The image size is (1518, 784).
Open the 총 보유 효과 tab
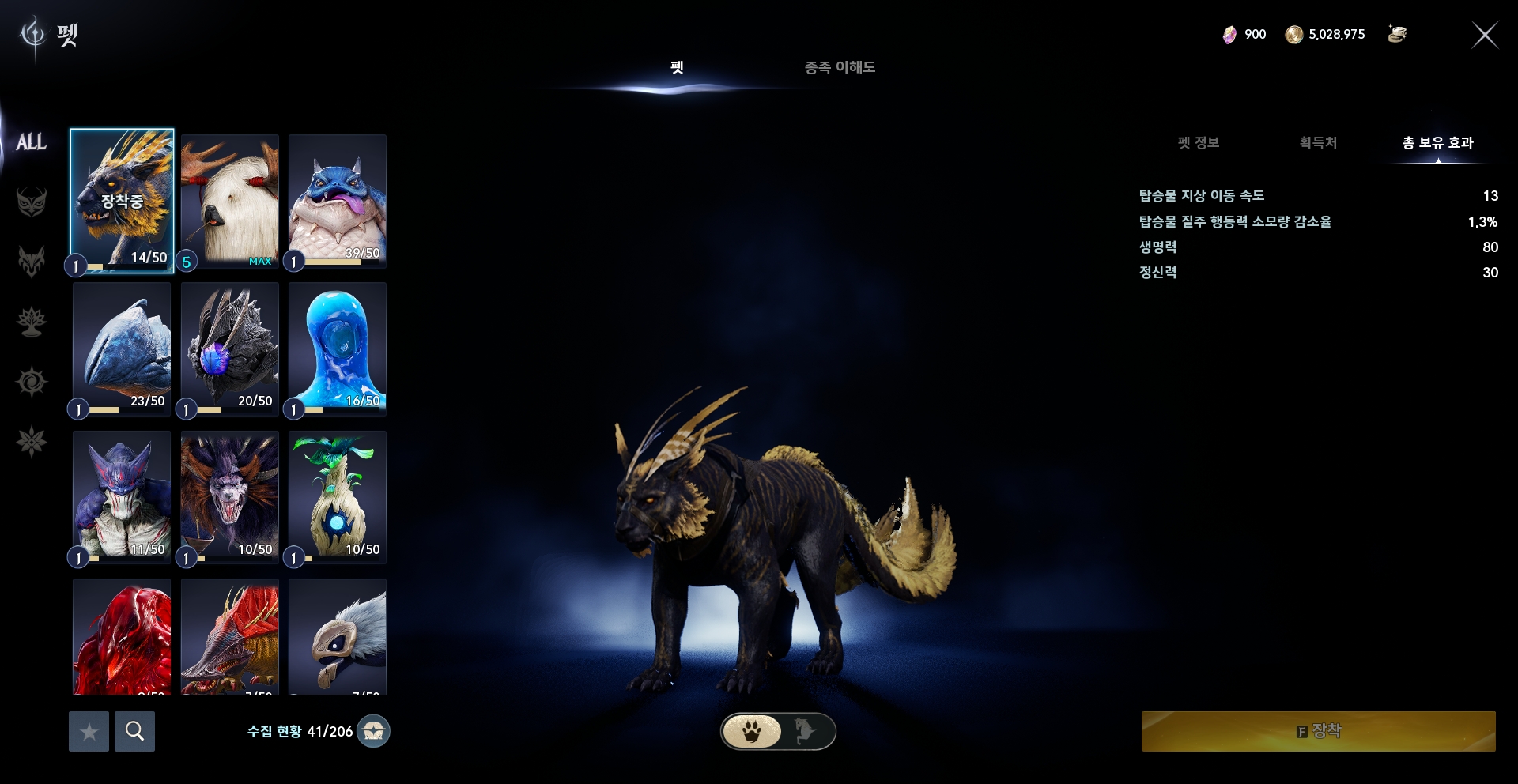click(1437, 142)
